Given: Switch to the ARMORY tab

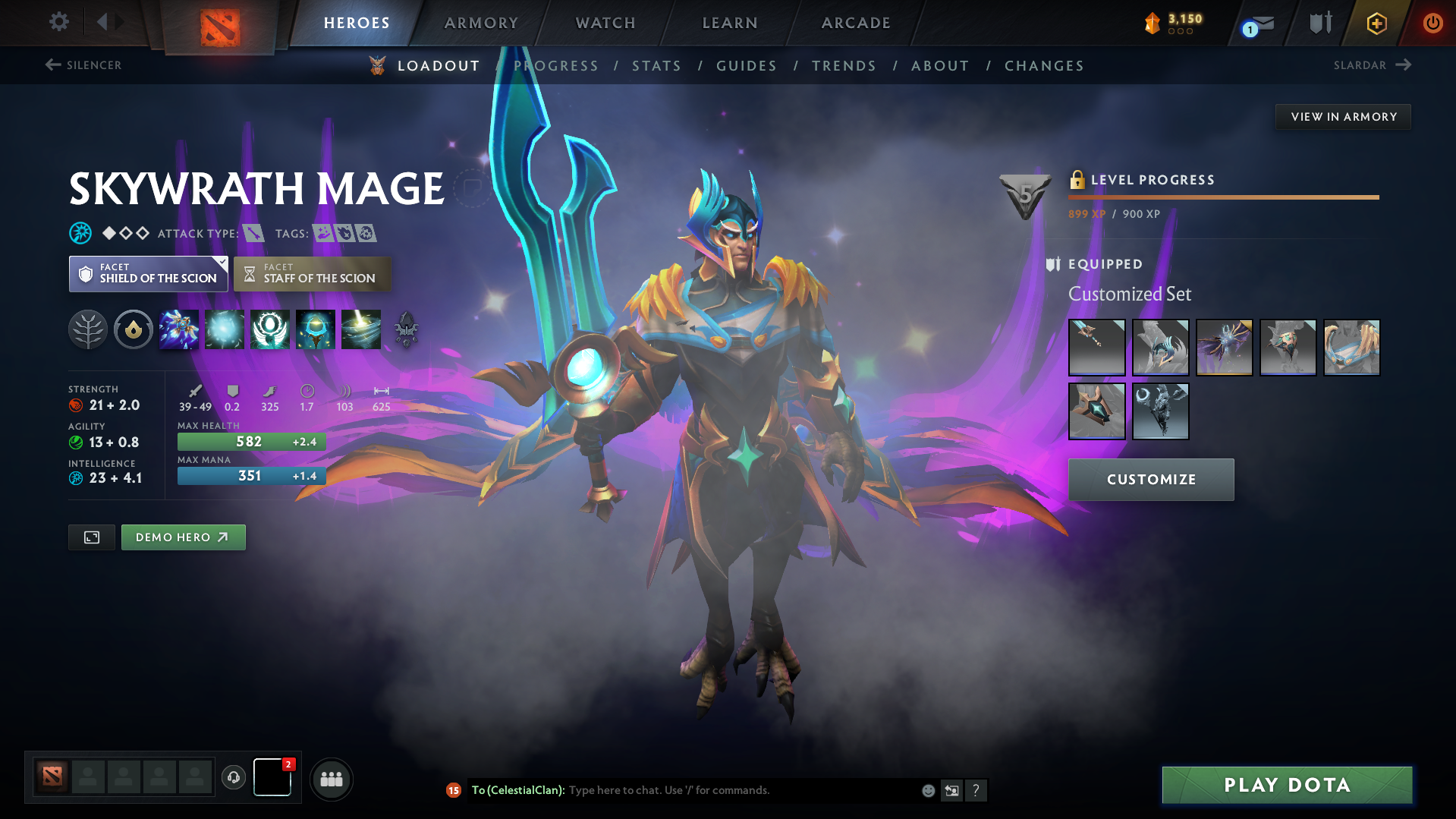Looking at the screenshot, I should 481,23.
